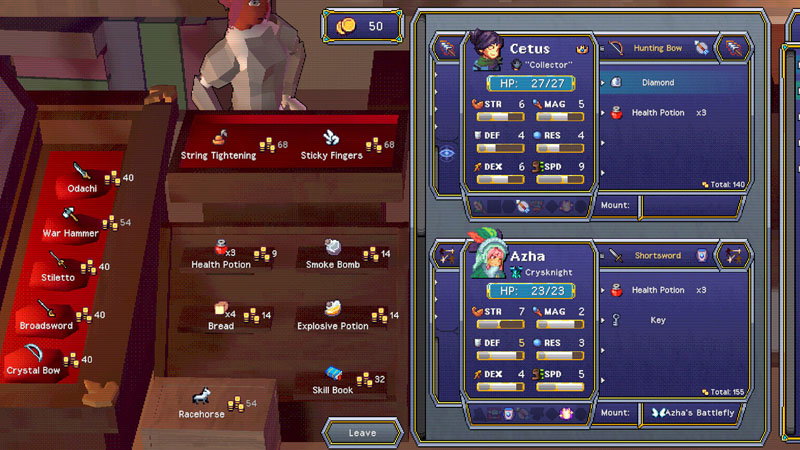Purchase the Smoke Bomb
Viewport: 800px width, 450px height.
[333, 255]
